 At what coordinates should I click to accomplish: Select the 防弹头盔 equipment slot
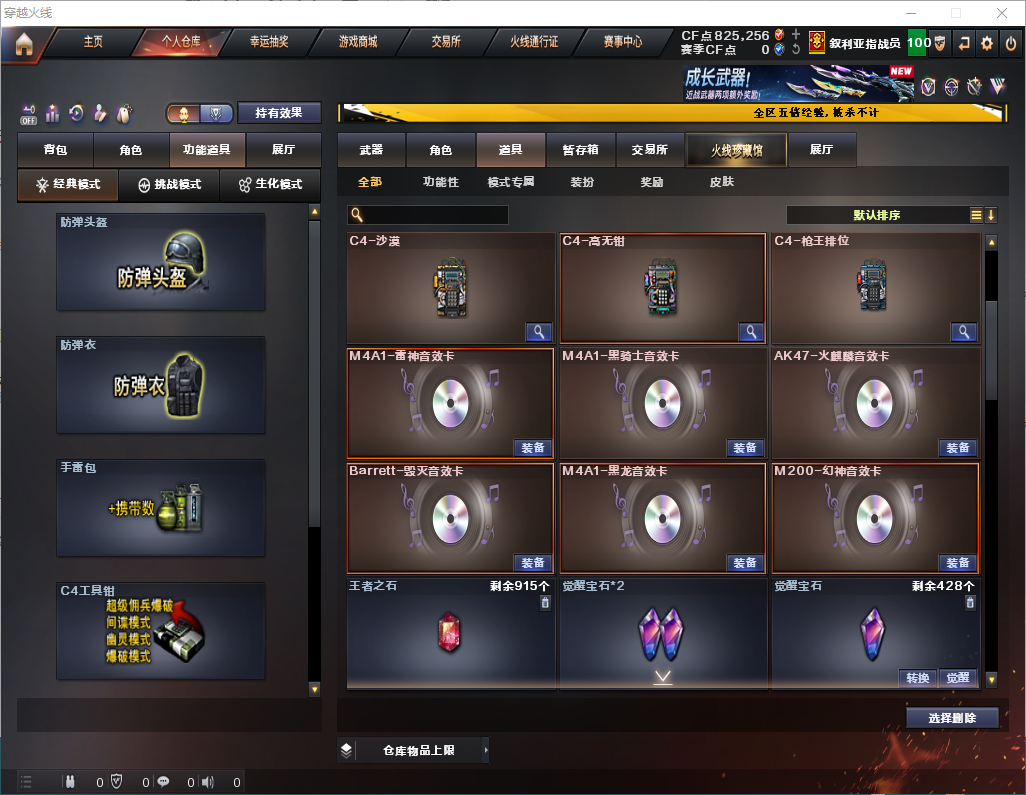[x=161, y=262]
